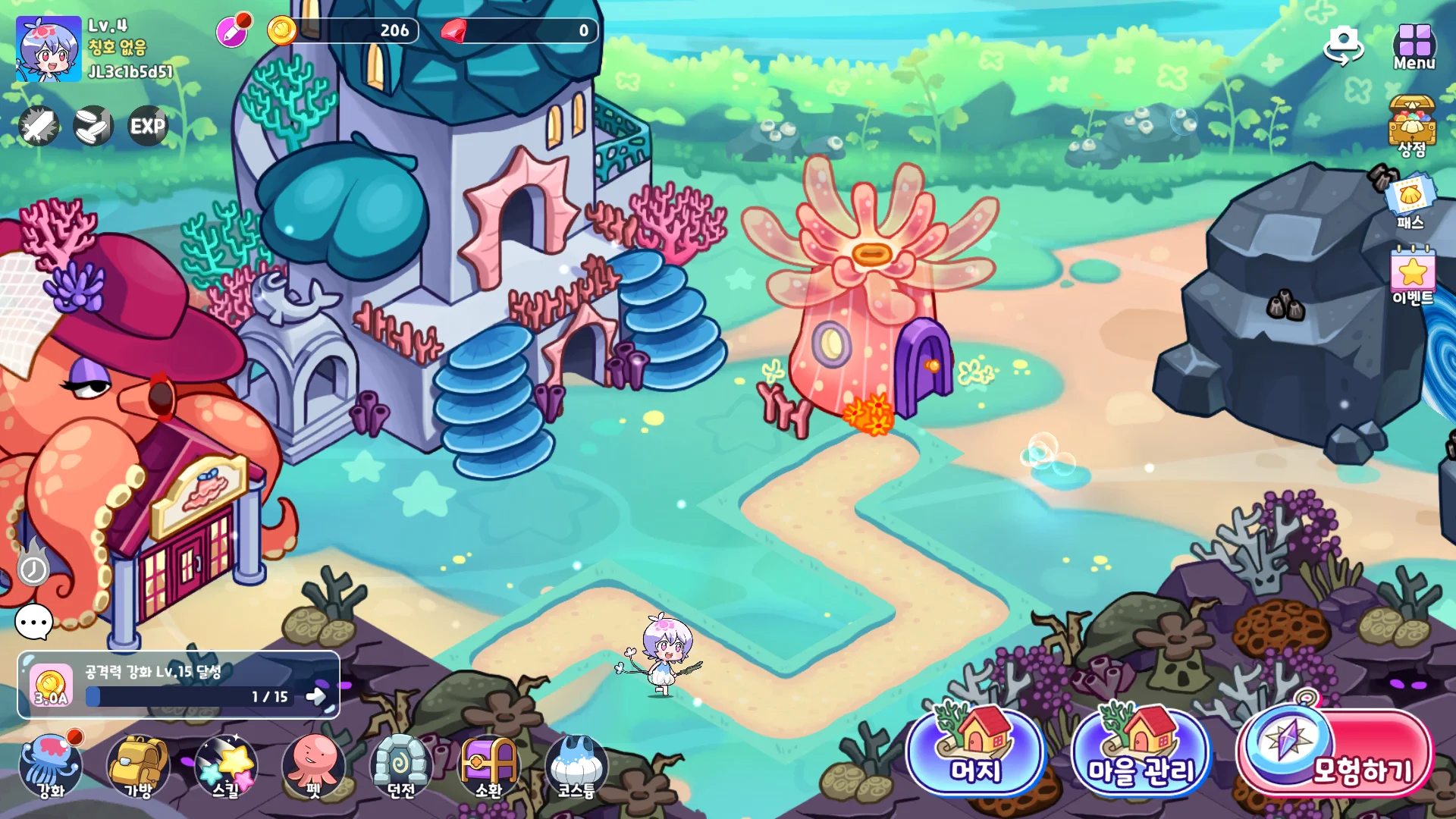Open the 펫 octopus pet menu
This screenshot has height=819, width=1456.
tap(313, 766)
